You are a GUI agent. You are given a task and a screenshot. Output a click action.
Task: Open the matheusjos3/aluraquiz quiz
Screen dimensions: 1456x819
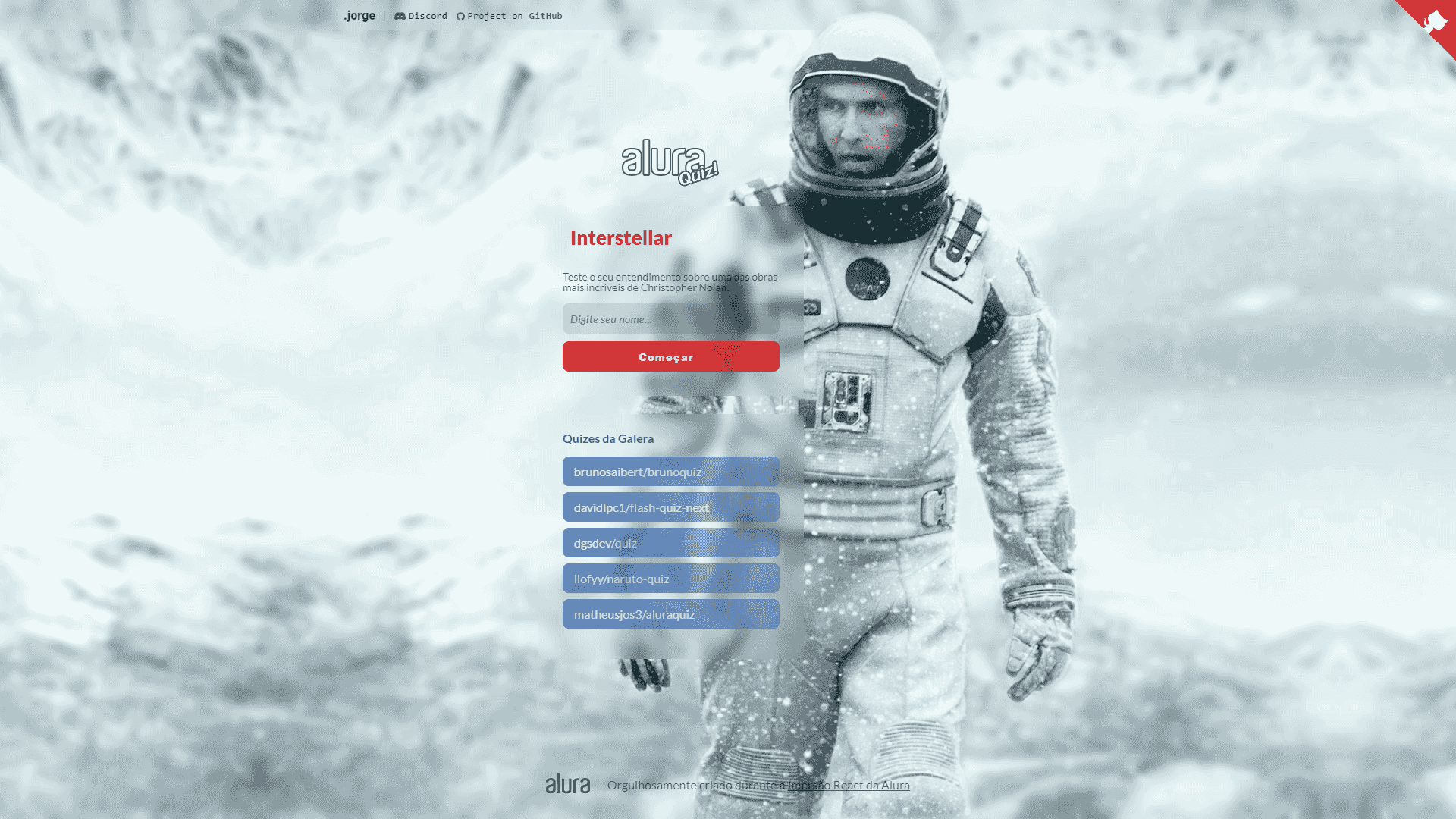point(670,613)
